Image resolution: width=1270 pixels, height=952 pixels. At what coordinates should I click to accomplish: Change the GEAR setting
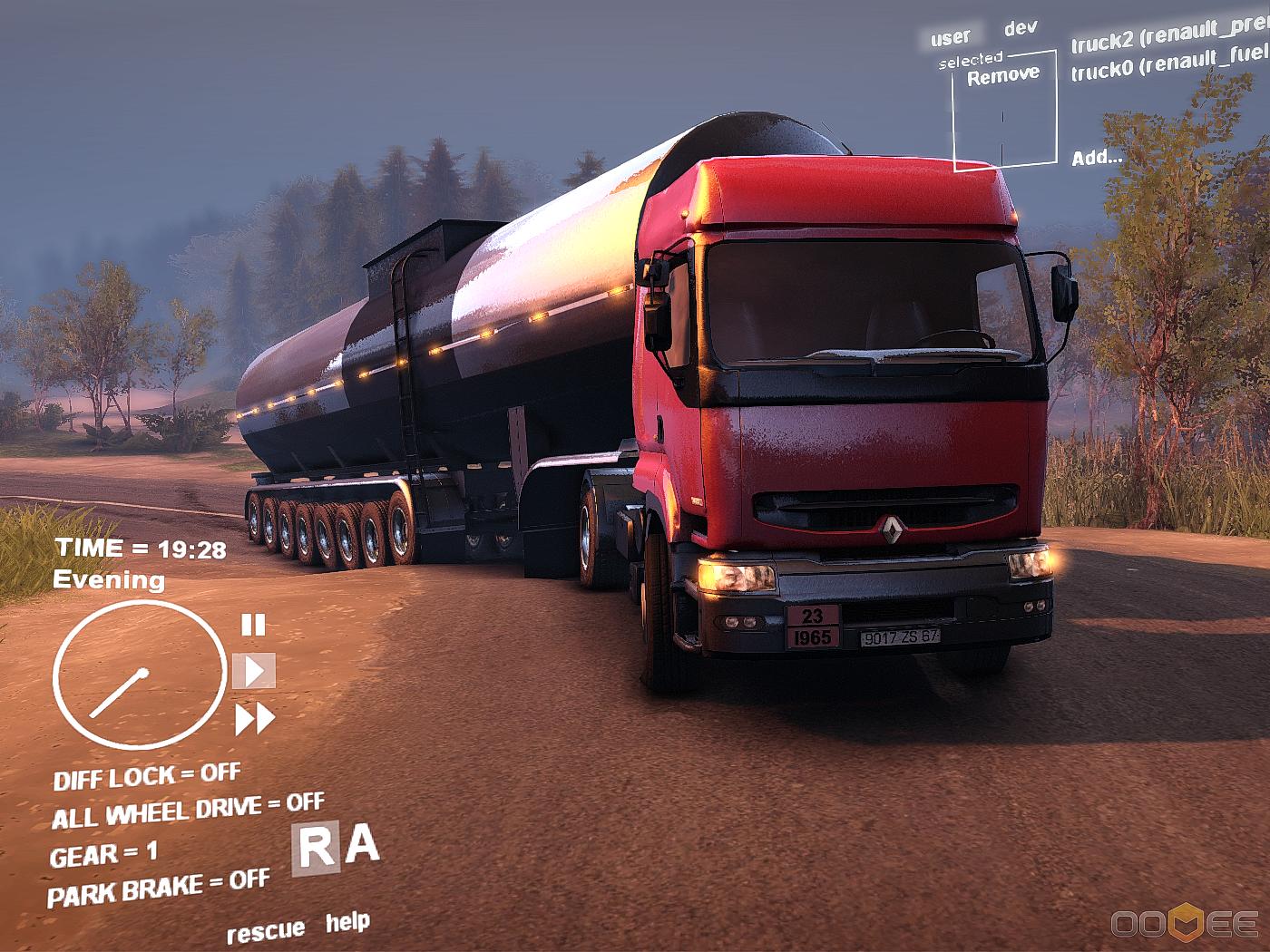pyautogui.click(x=103, y=854)
